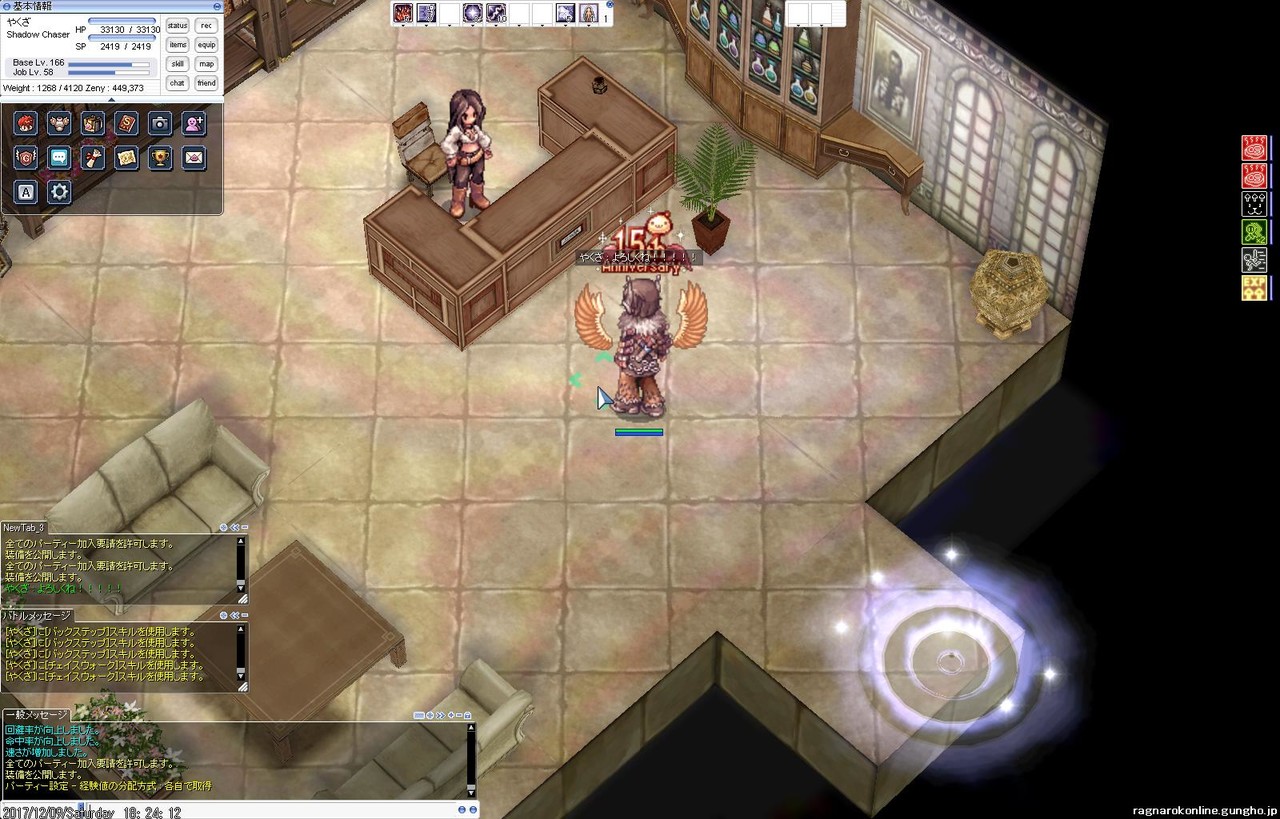Switch to the NewTab_3 chat tab

click(x=24, y=527)
